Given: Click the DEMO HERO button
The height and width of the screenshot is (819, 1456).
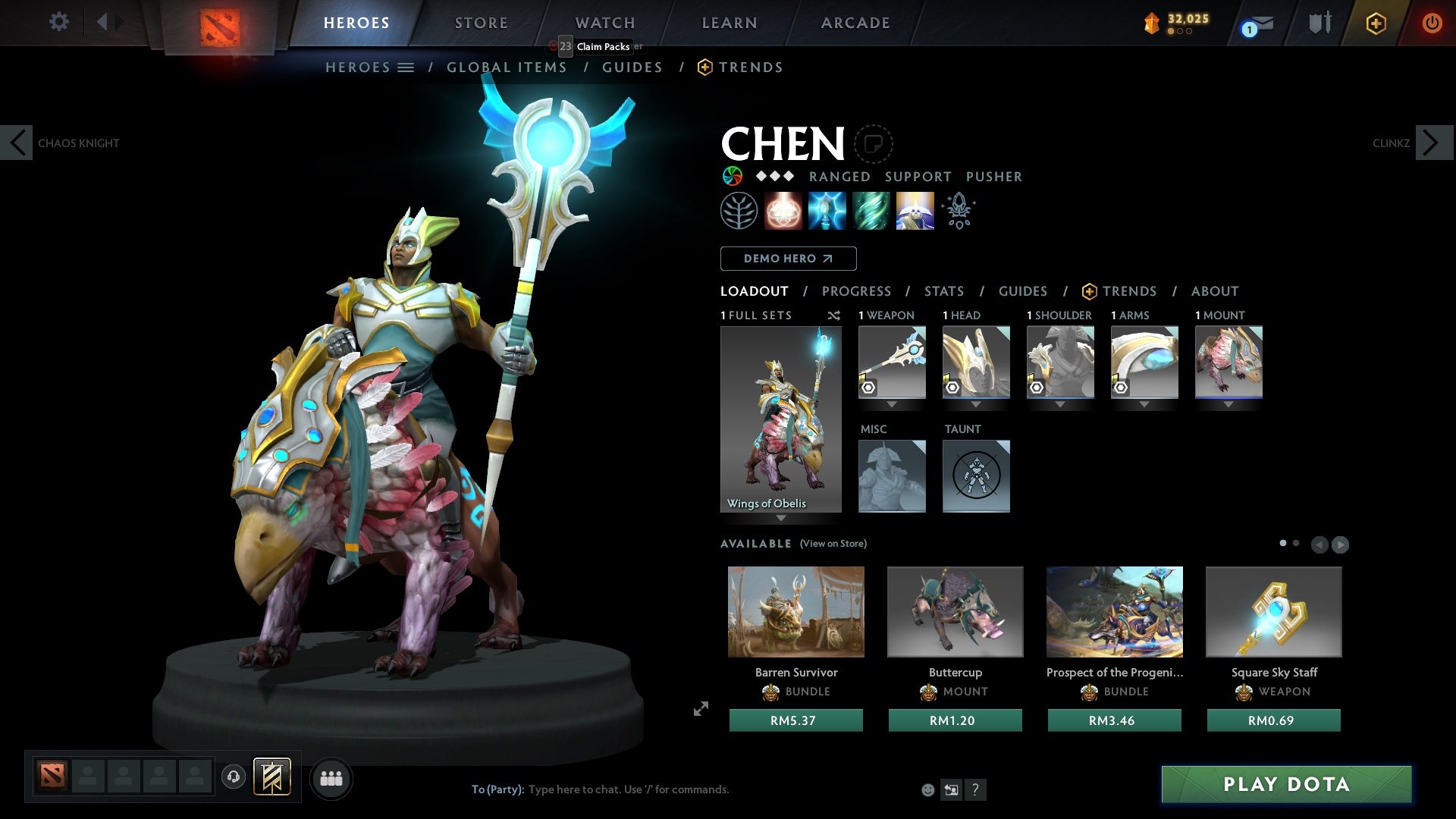Looking at the screenshot, I should click(x=787, y=259).
